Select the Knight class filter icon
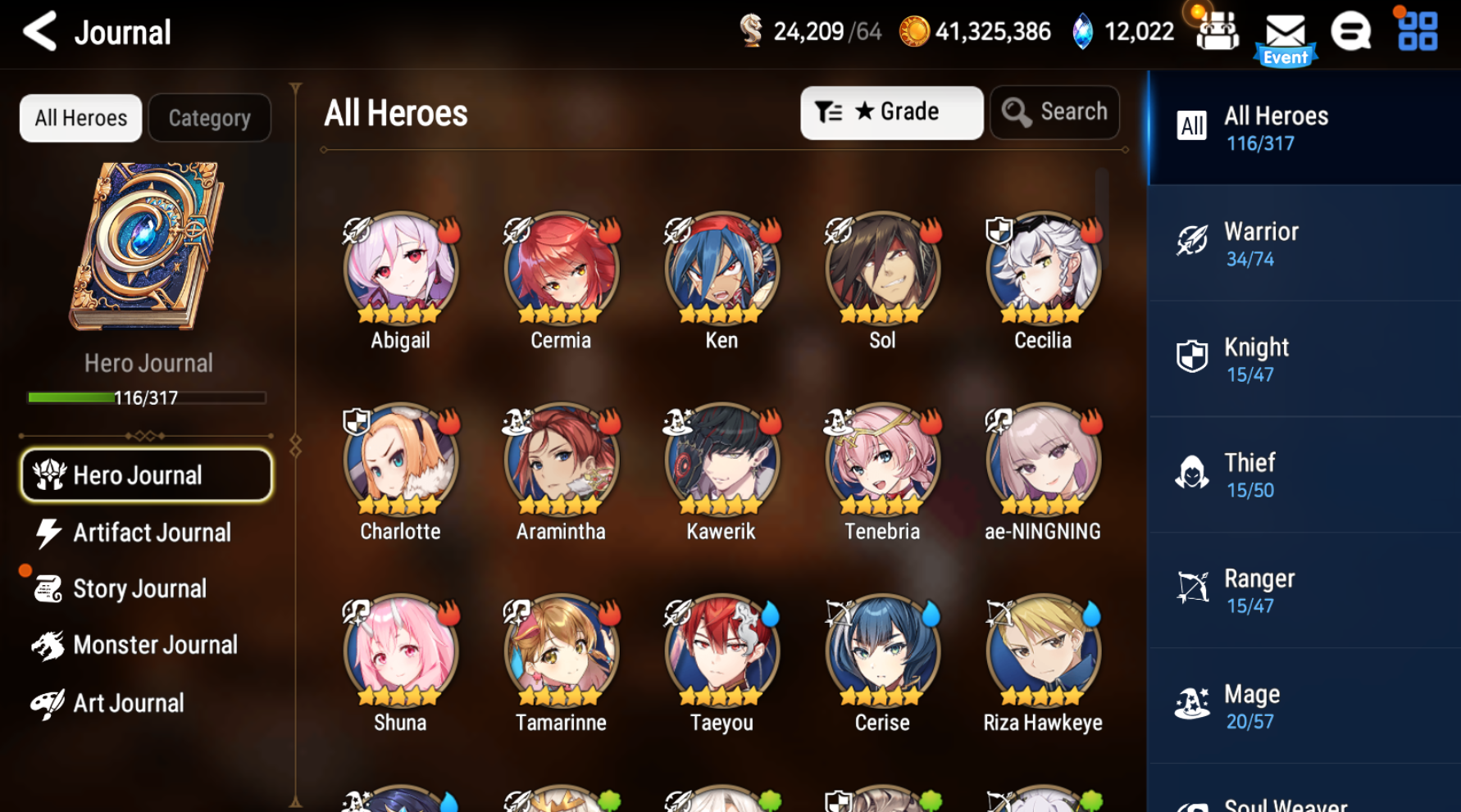Screen dimensions: 1461x812 click(x=1193, y=356)
